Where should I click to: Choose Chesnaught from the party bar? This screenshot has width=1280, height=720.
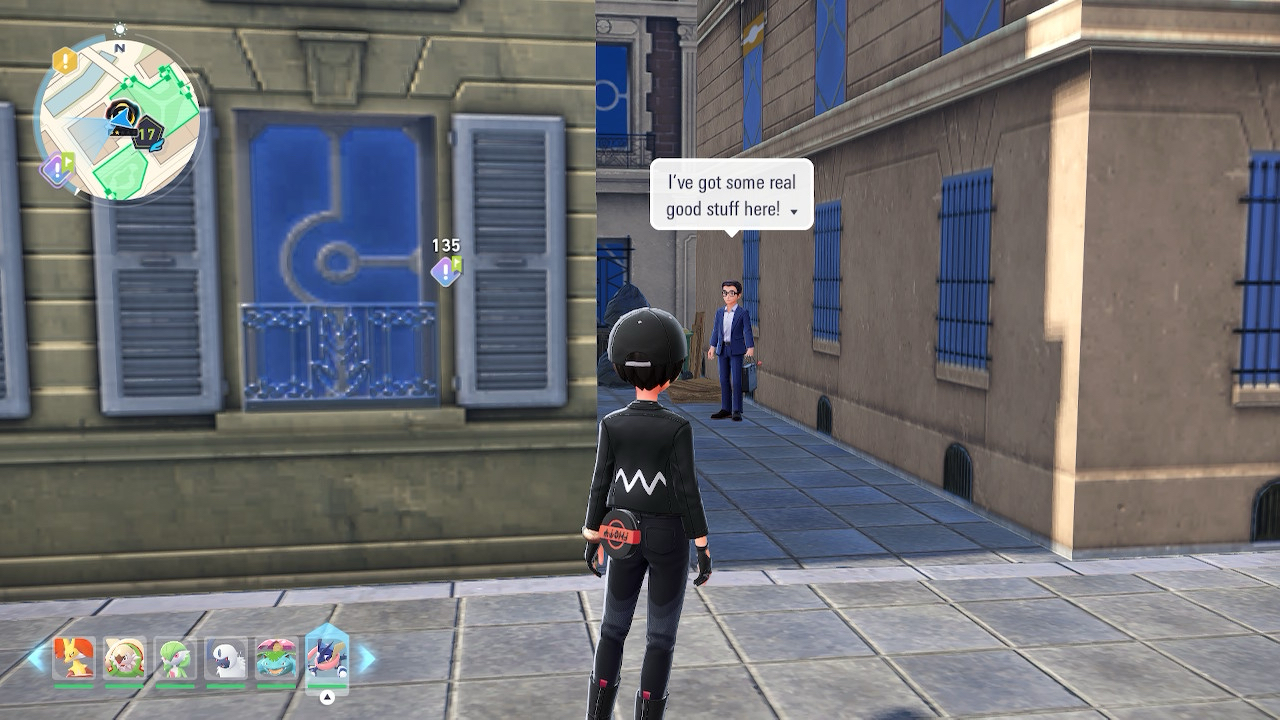(x=125, y=658)
